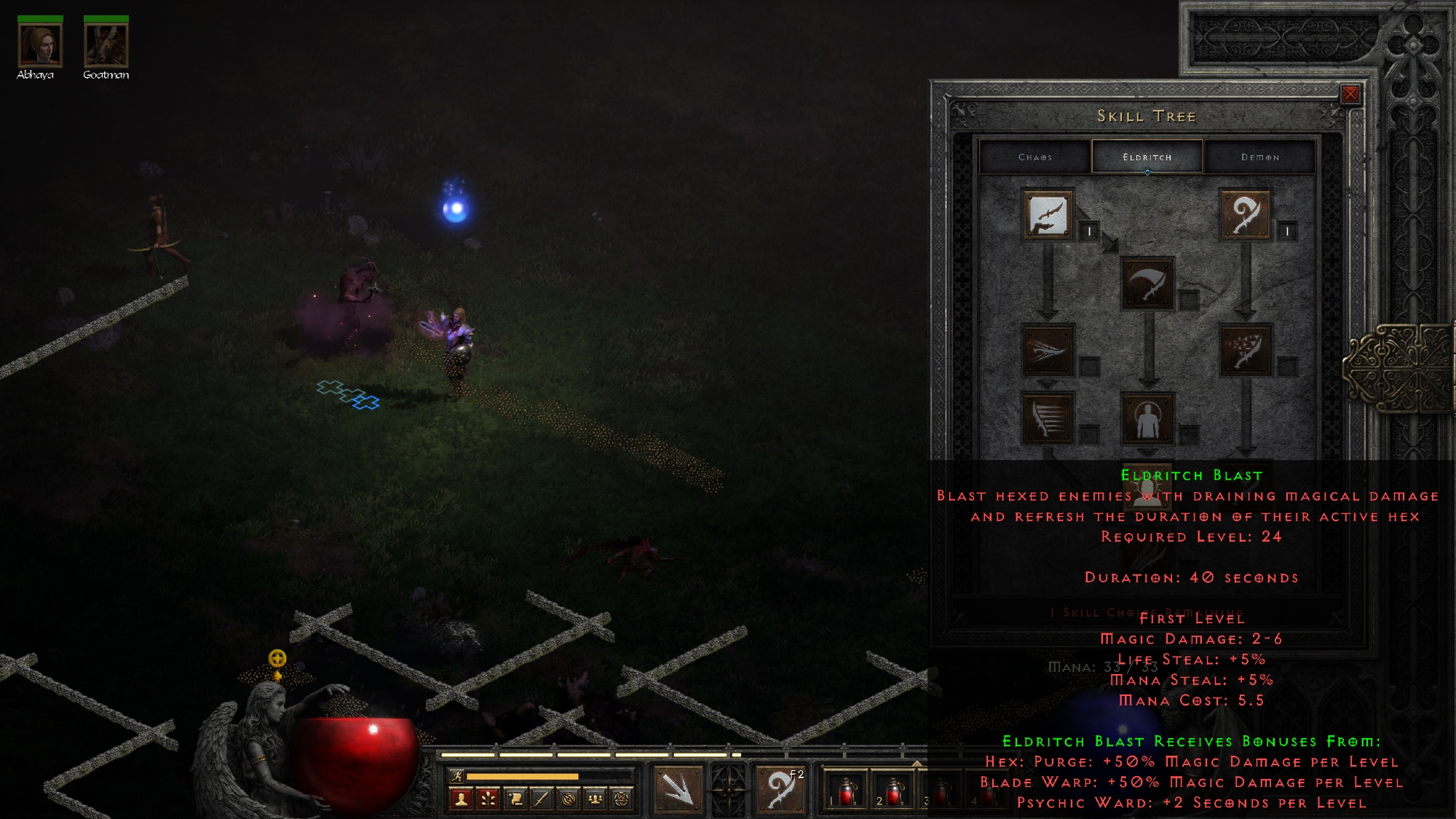
Task: Select the dragon head skill icon
Action: tap(1048, 350)
